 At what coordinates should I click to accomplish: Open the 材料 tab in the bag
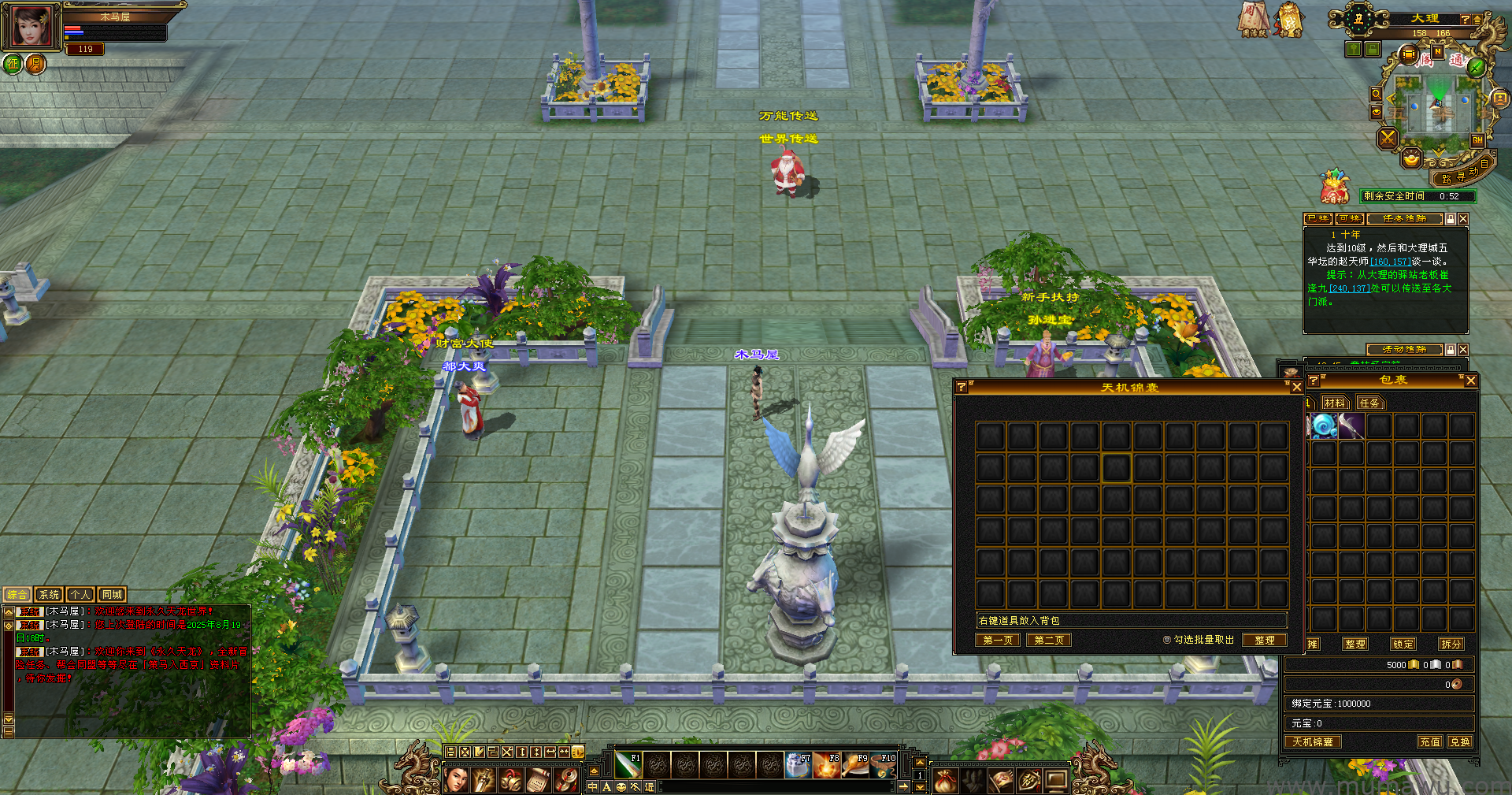tap(1335, 403)
